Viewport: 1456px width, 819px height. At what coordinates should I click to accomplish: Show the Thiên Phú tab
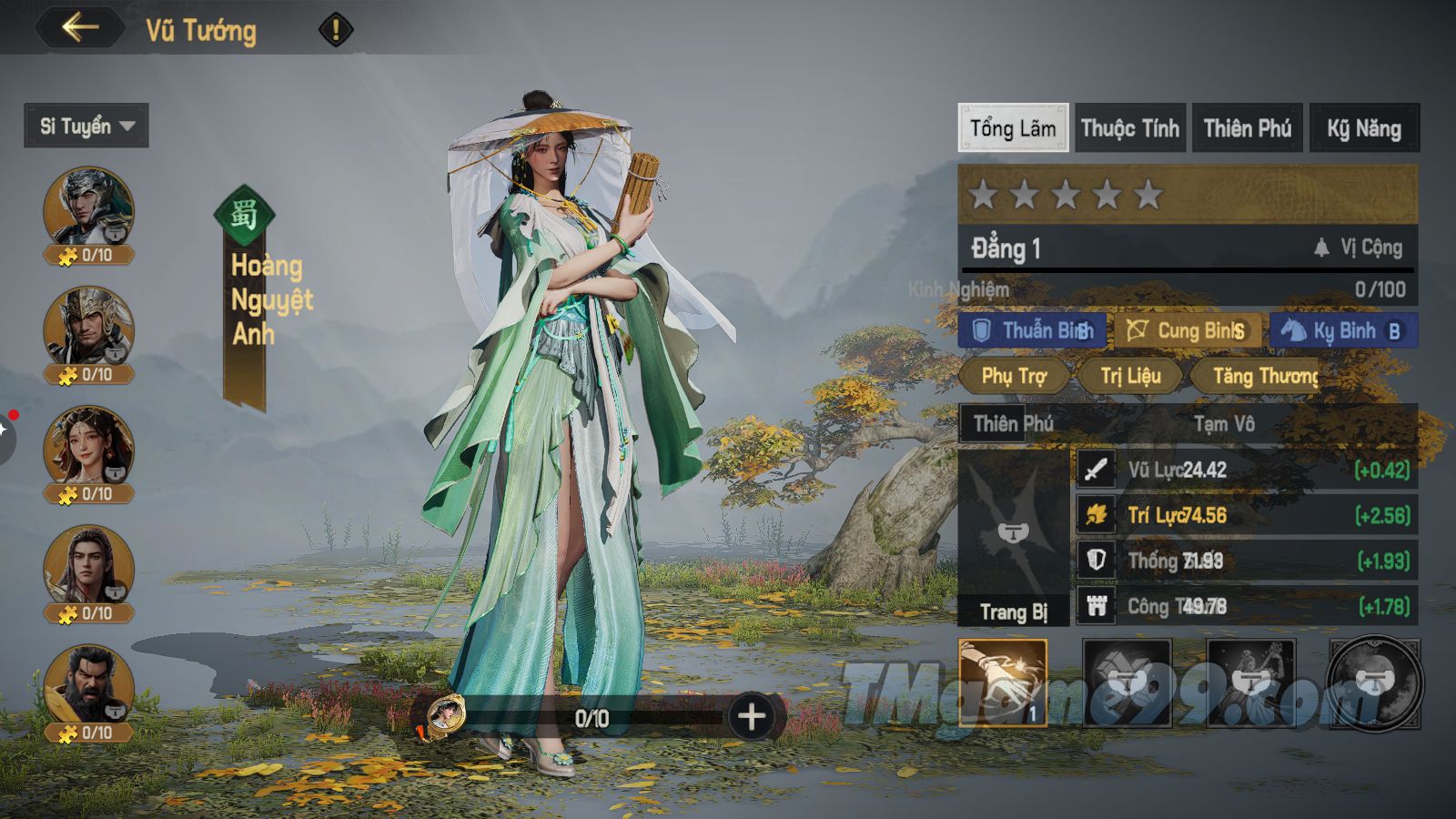tap(1248, 128)
